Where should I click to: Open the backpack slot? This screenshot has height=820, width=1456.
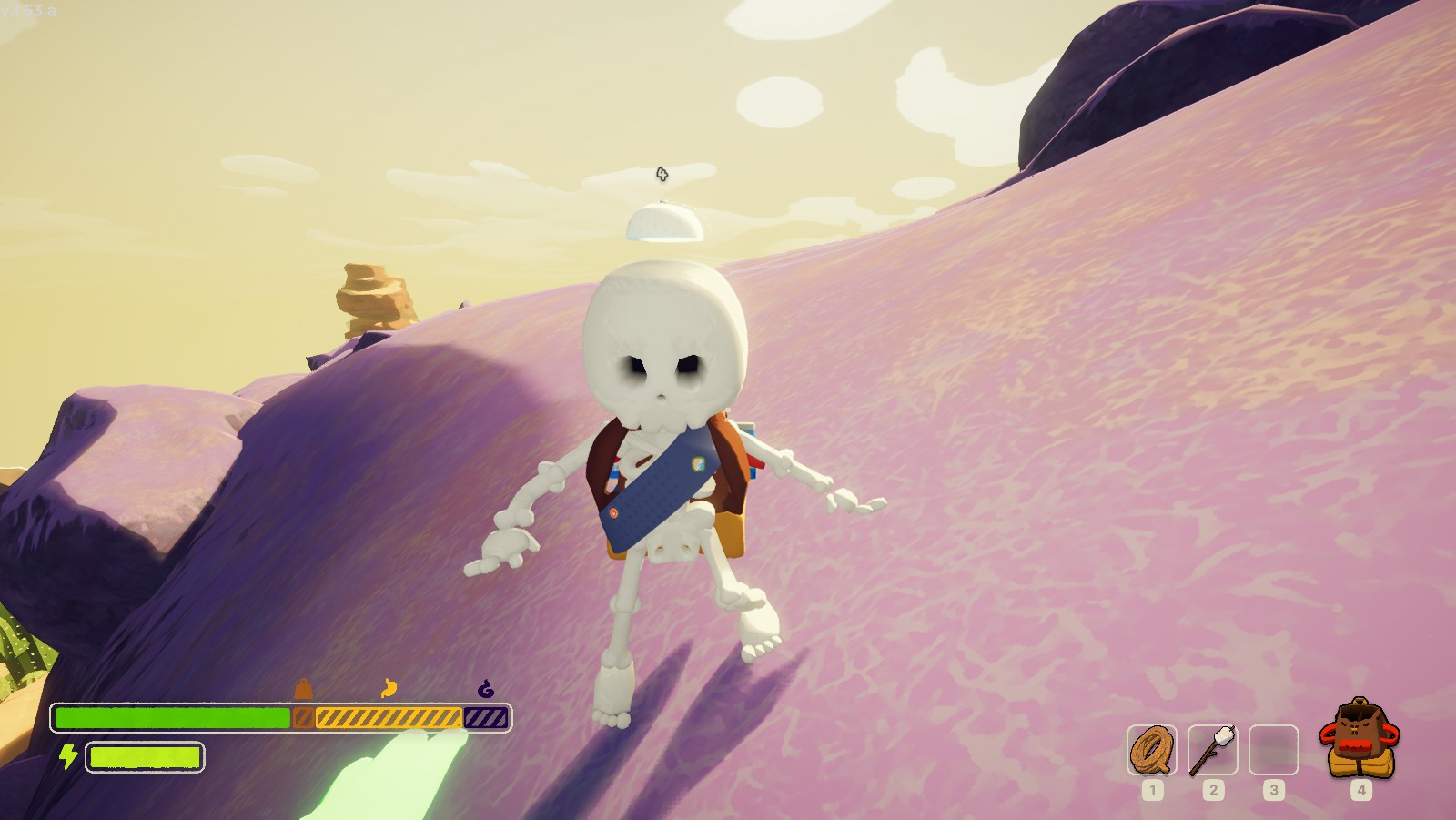click(1360, 740)
